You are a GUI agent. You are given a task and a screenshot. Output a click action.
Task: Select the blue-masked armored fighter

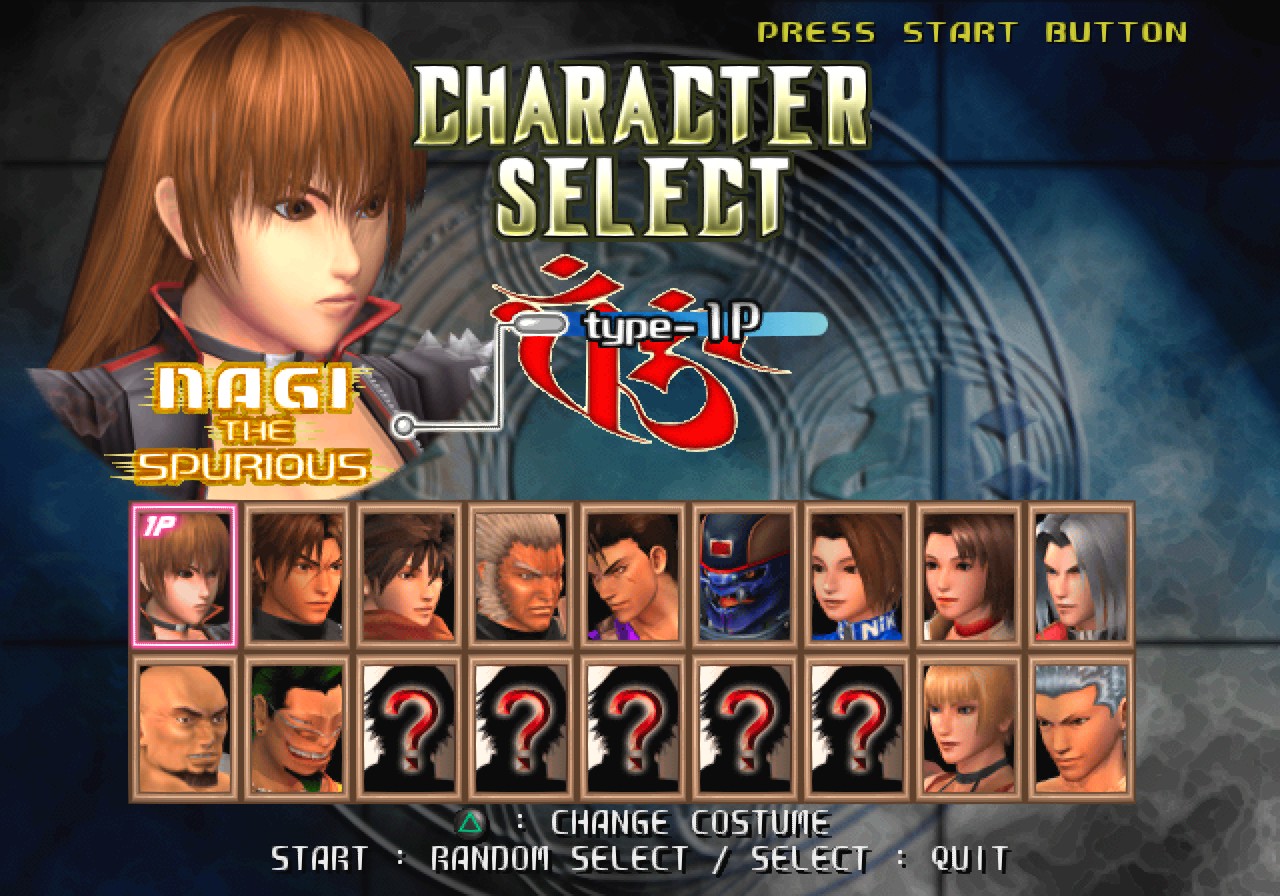coord(744,572)
